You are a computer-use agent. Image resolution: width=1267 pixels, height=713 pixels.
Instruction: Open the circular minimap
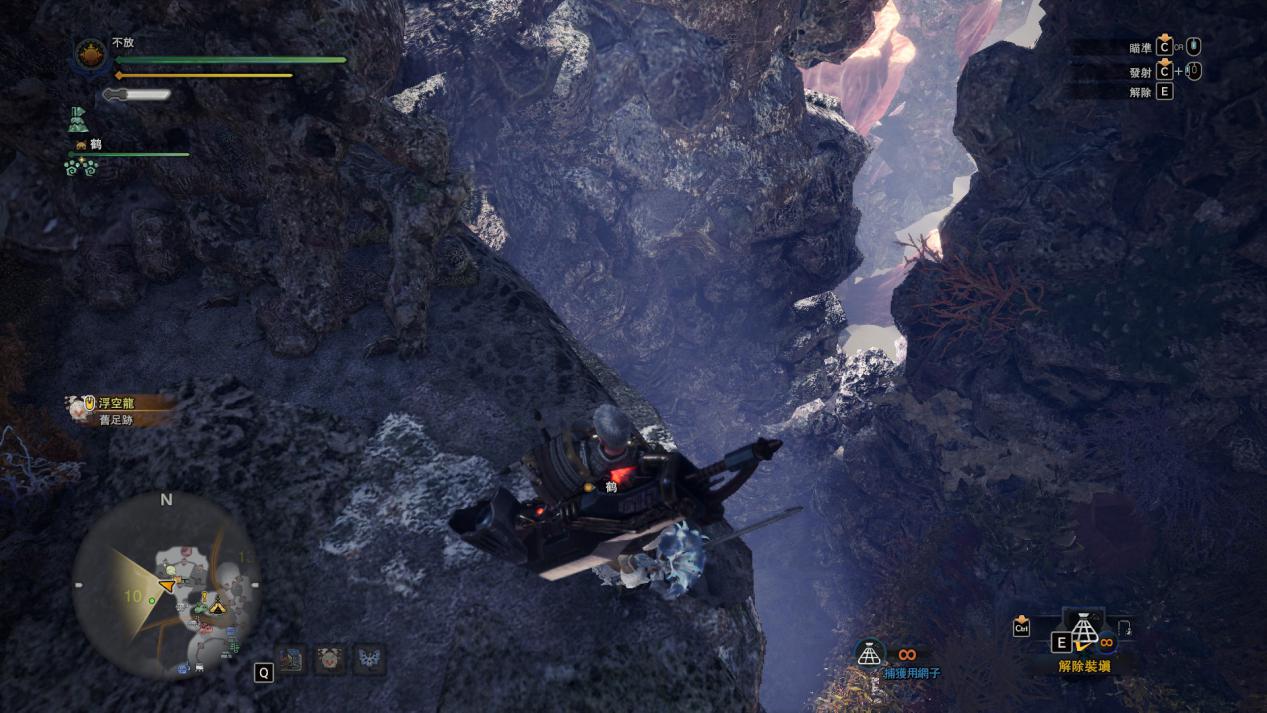[166, 585]
